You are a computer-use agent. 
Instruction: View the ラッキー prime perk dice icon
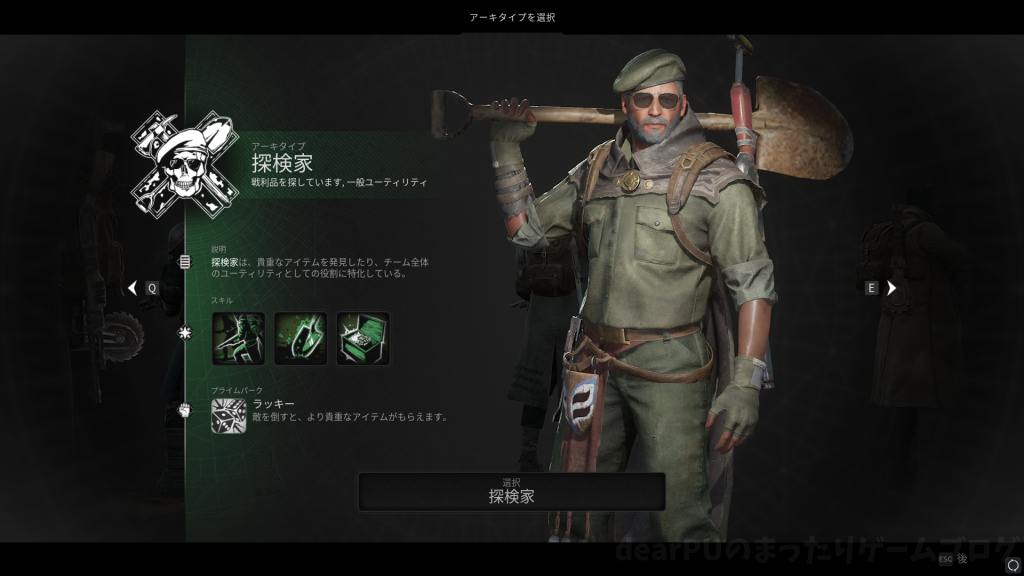[228, 415]
